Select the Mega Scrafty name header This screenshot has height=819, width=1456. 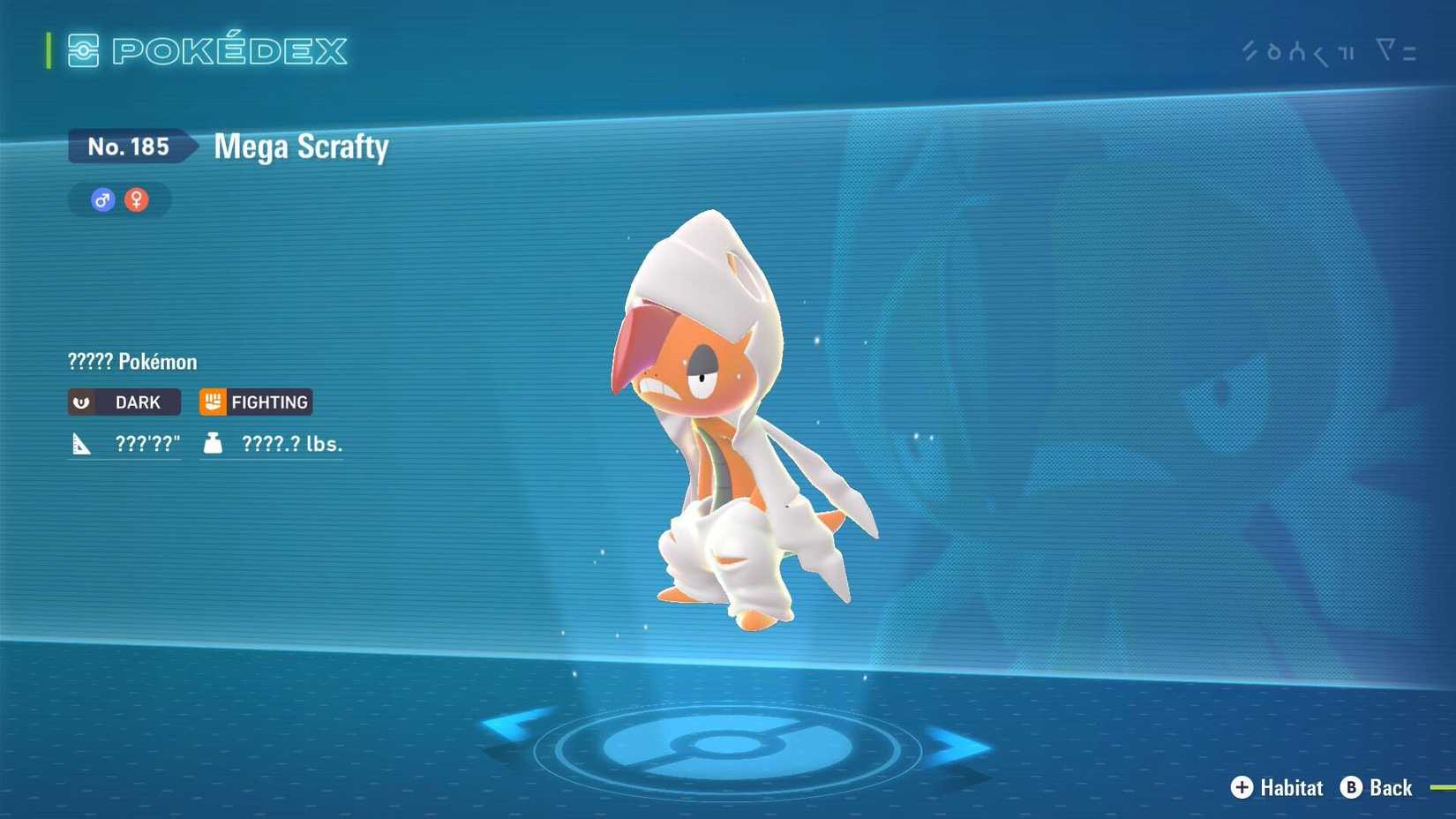pos(300,147)
